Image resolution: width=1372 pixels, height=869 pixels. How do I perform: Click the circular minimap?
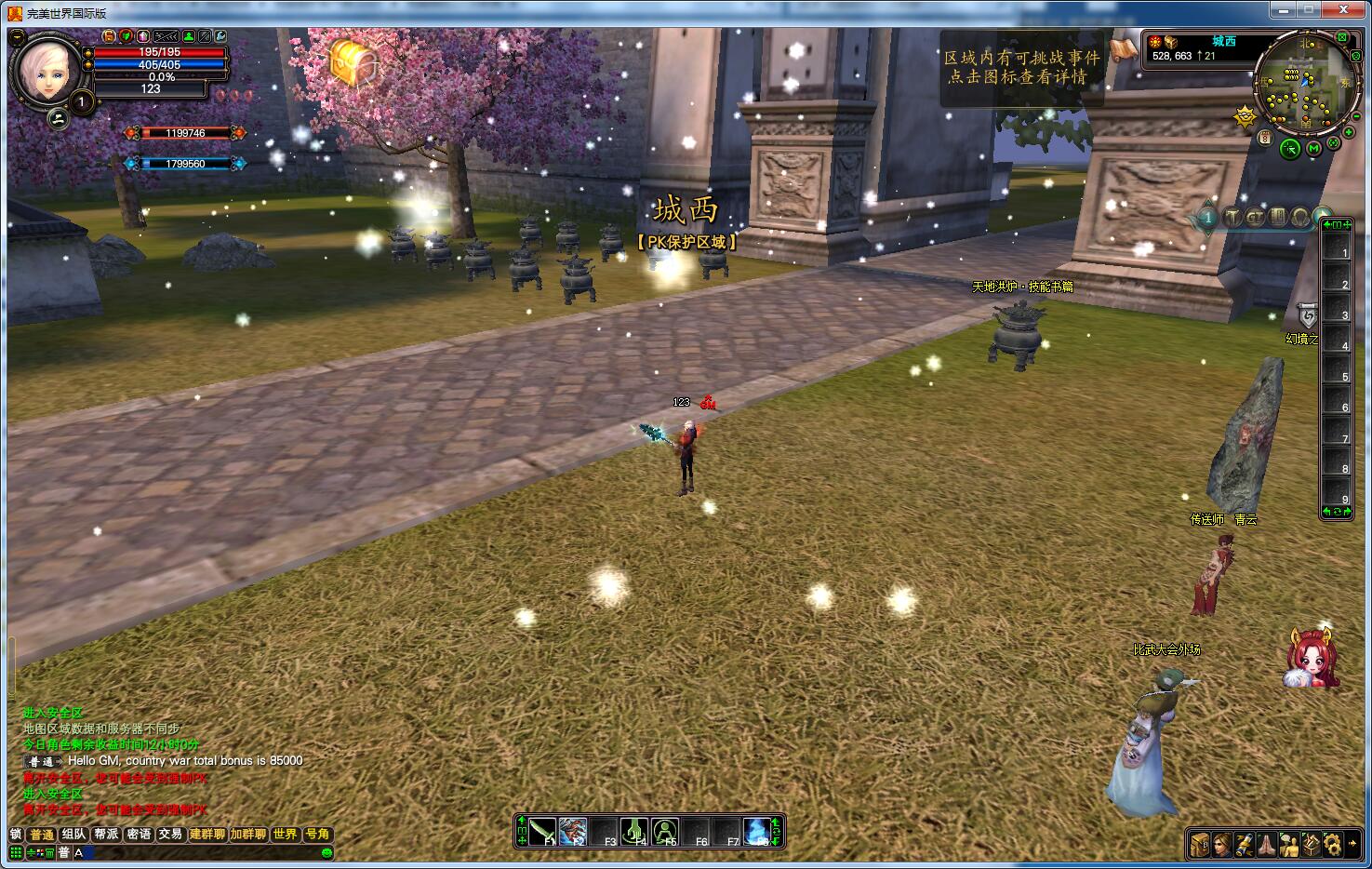click(1304, 82)
